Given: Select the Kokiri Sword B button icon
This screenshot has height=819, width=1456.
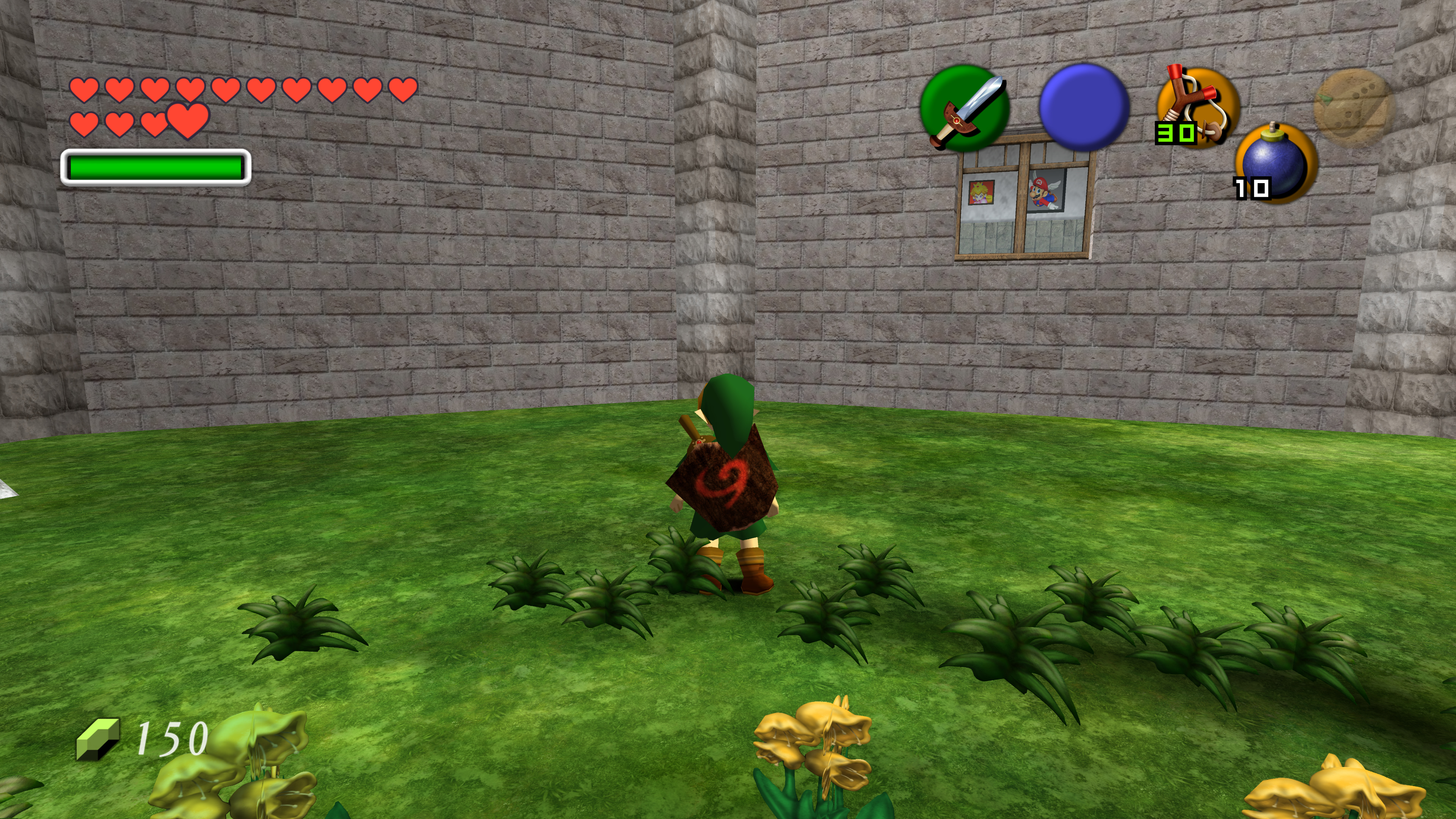Looking at the screenshot, I should (965, 108).
